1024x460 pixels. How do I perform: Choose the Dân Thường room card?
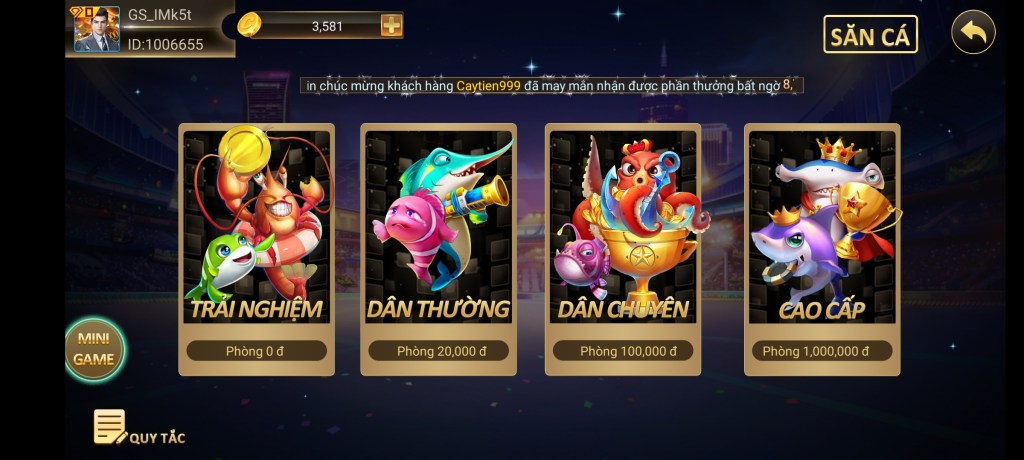tap(439, 249)
